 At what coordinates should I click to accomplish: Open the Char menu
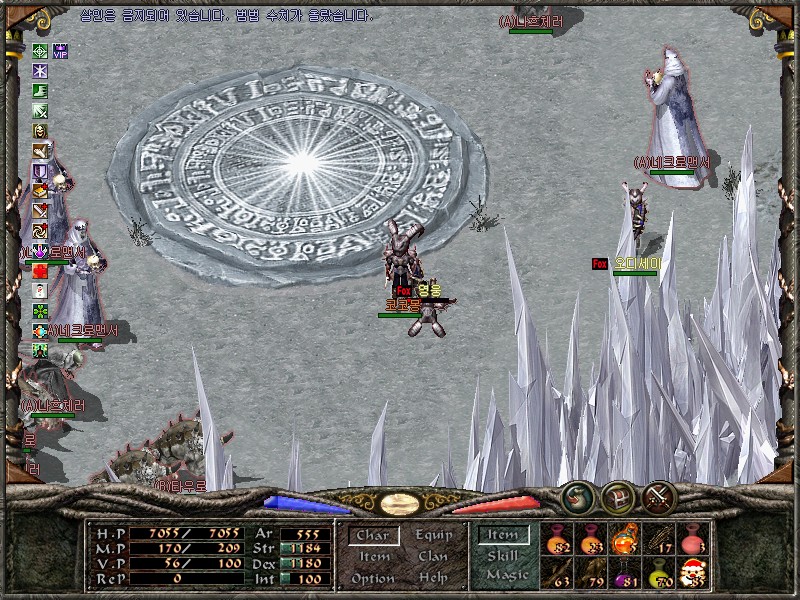[373, 536]
